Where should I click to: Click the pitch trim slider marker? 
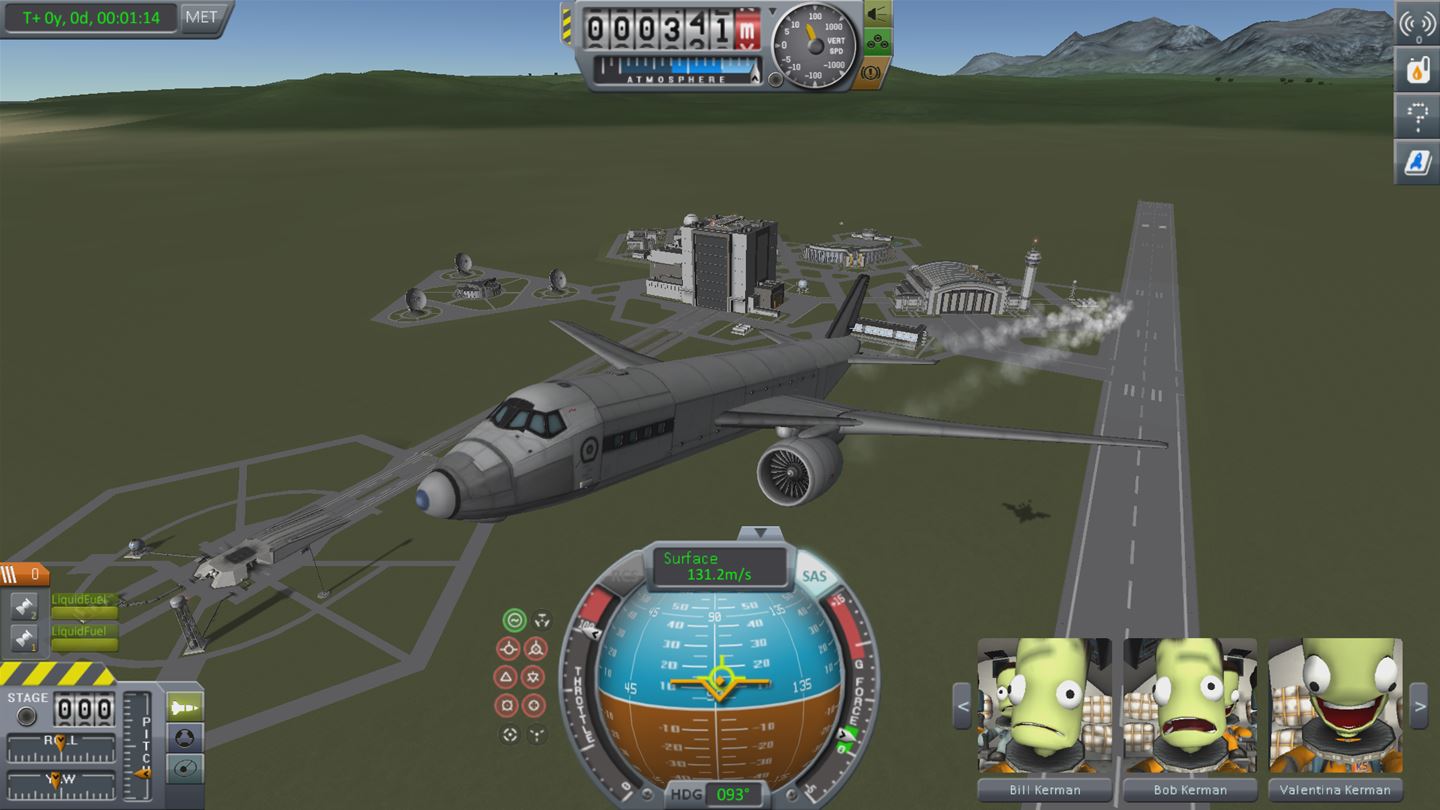[x=142, y=774]
